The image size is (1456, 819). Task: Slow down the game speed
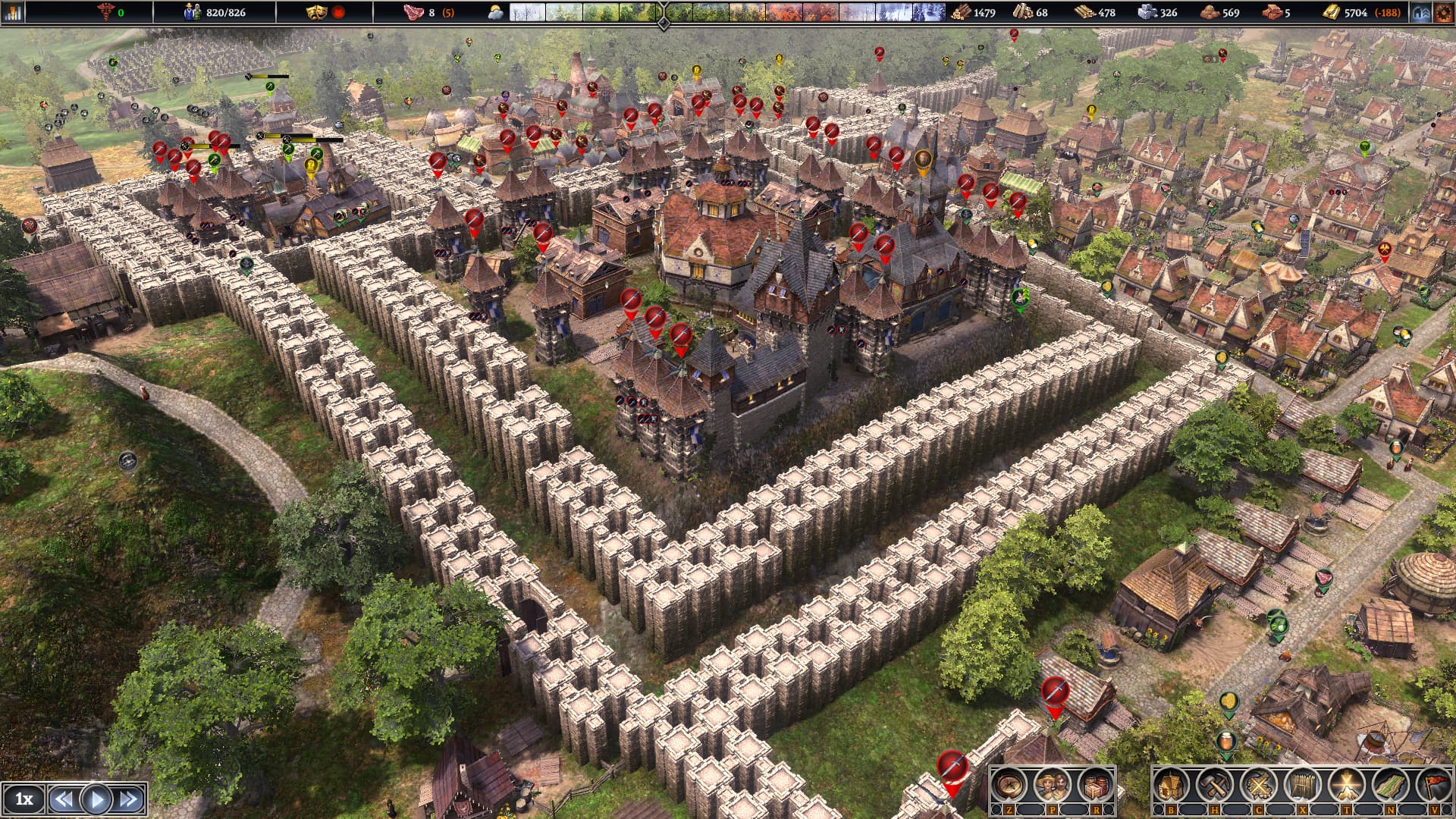coord(64,799)
